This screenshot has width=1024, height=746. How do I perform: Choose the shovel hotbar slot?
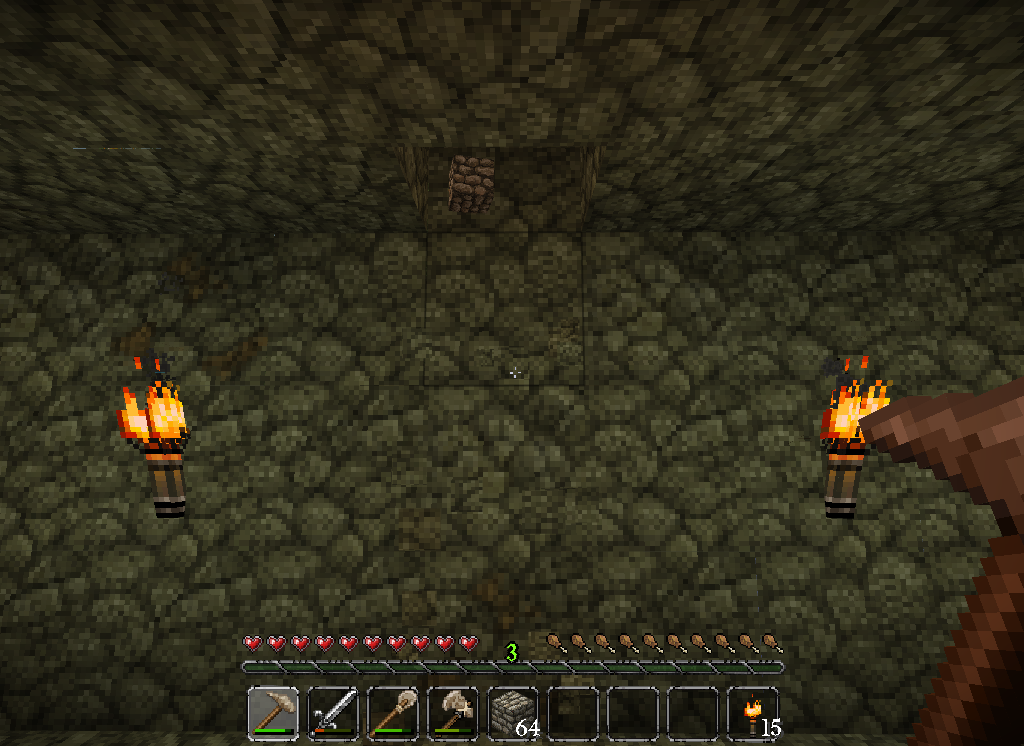point(392,713)
